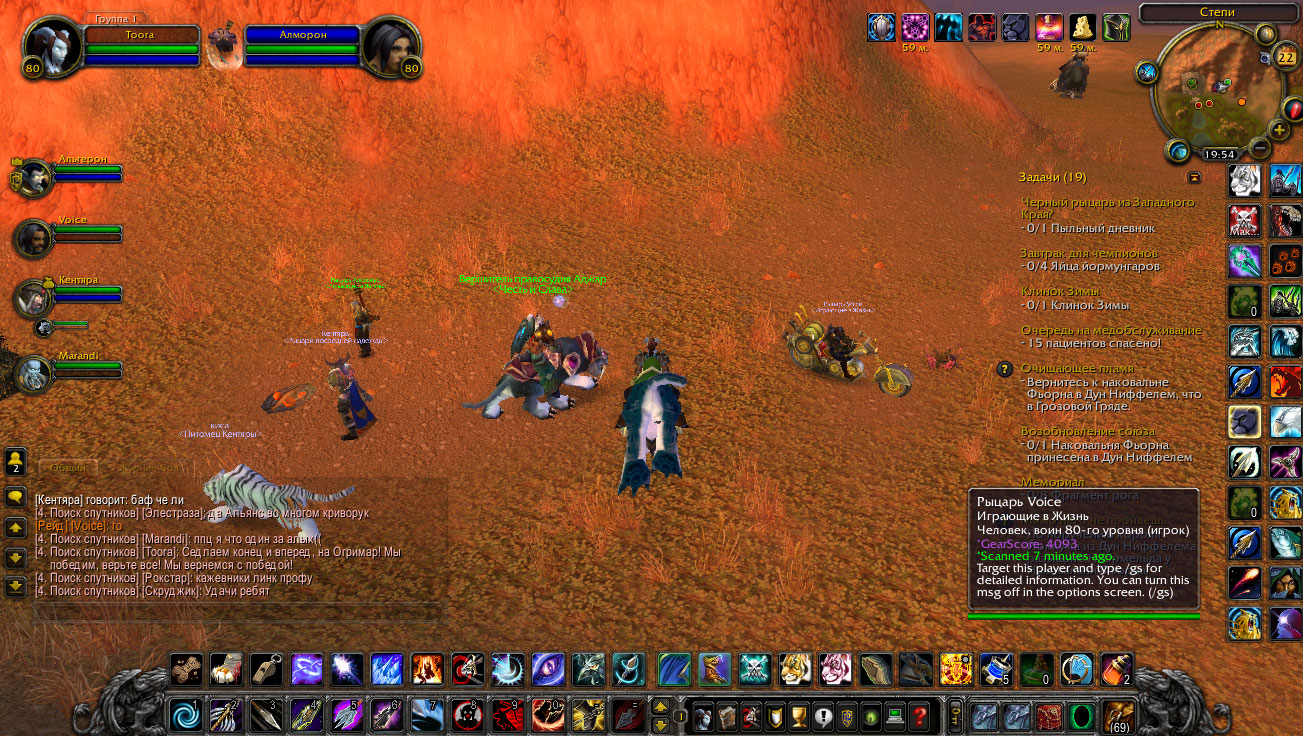Image resolution: width=1303 pixels, height=736 pixels.
Task: Select Кентяра's party portrait
Action: click(33, 299)
